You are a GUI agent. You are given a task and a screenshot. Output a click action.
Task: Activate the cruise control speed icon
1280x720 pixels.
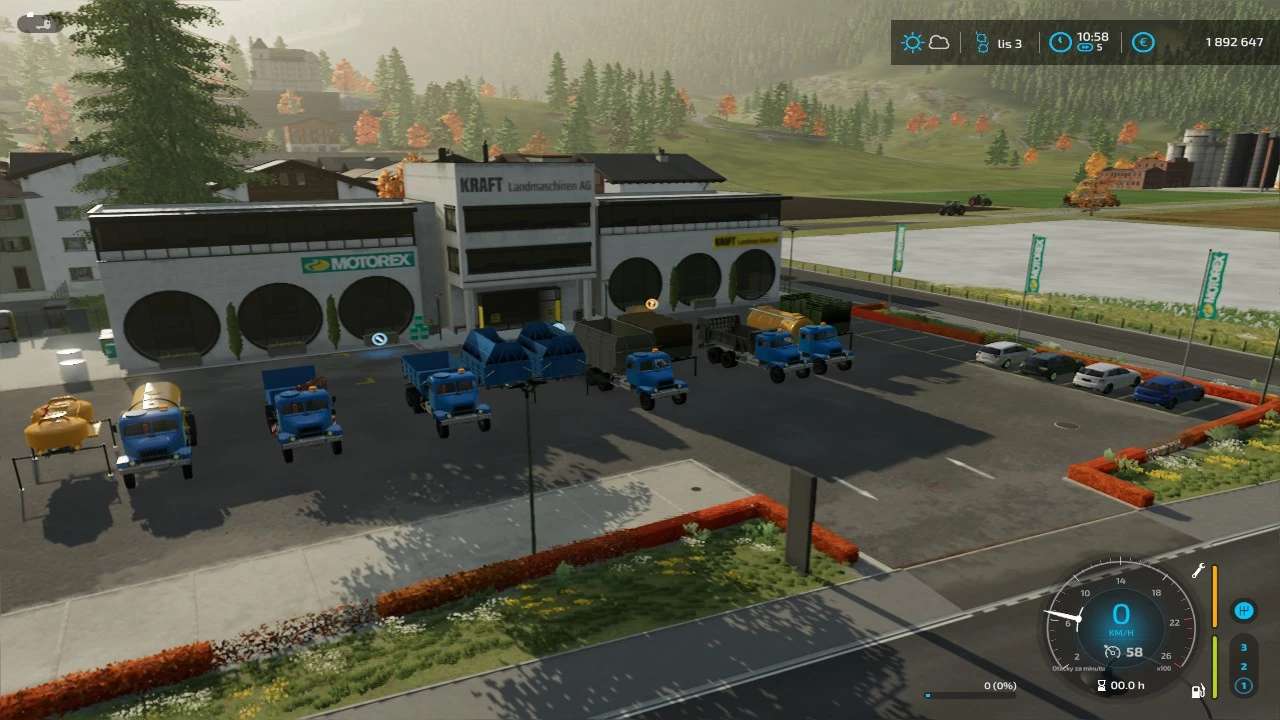1111,653
